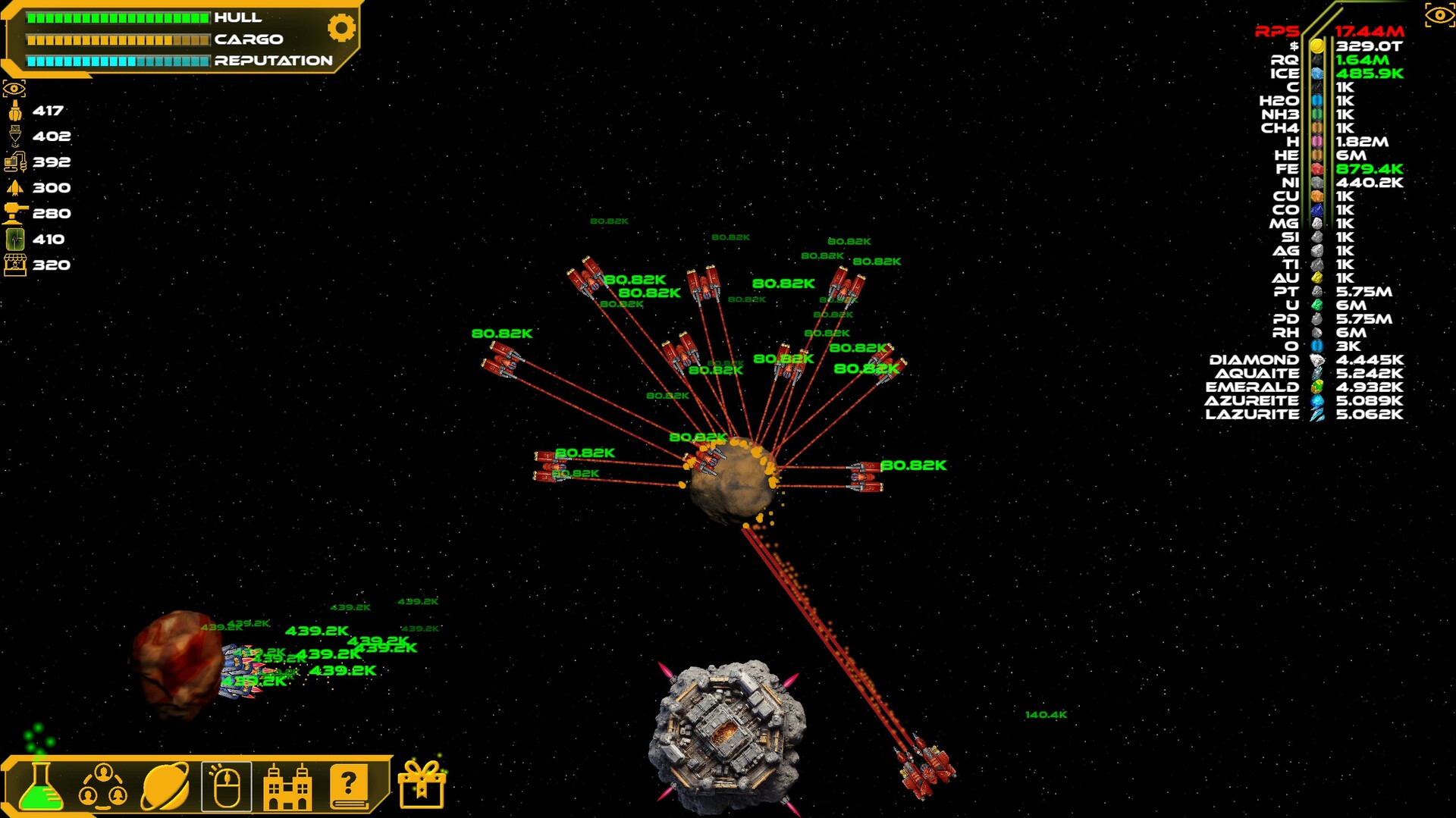Open the settings gear
The image size is (1456, 818).
(x=340, y=27)
